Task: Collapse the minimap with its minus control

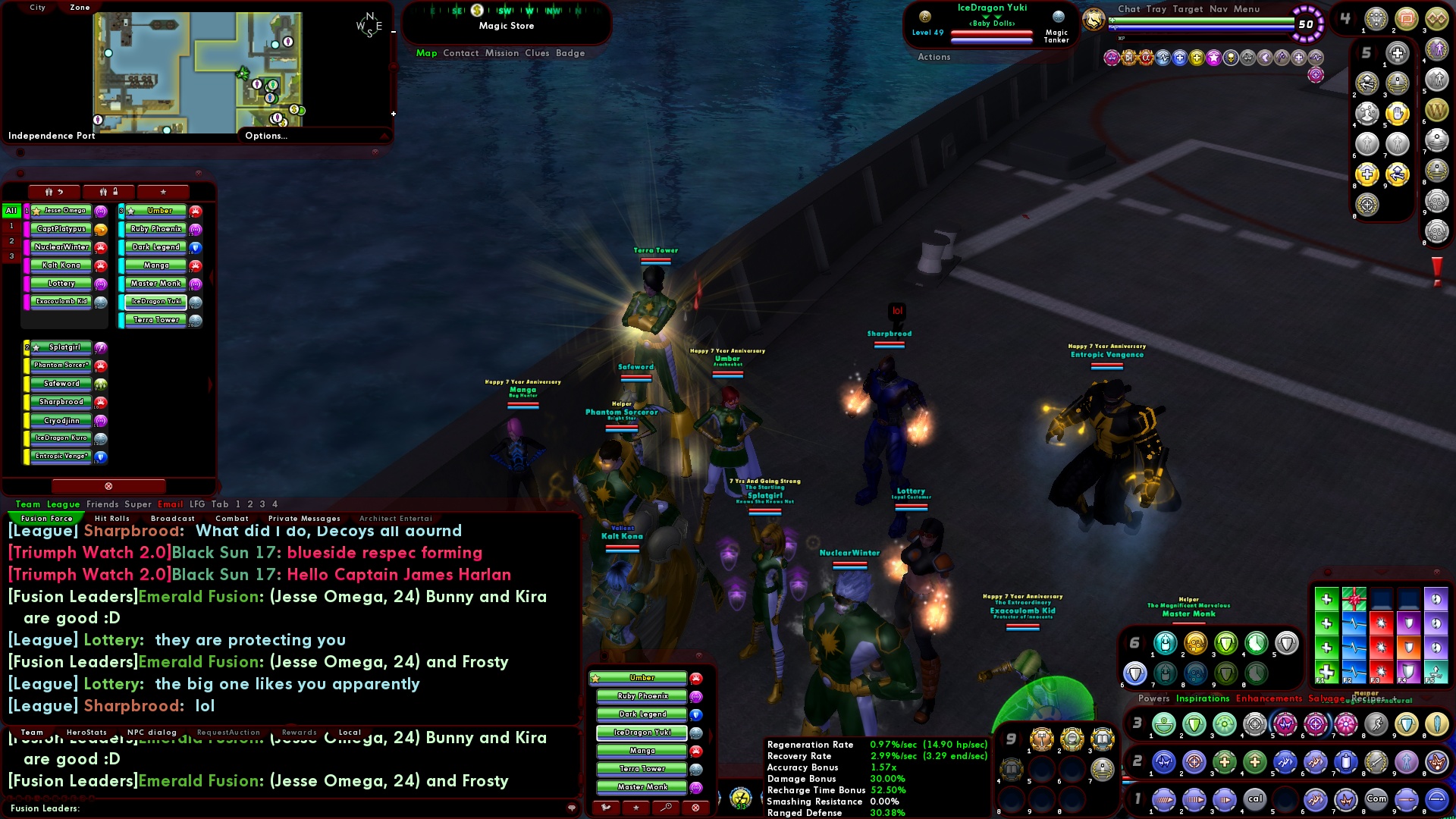Action: click(x=393, y=33)
